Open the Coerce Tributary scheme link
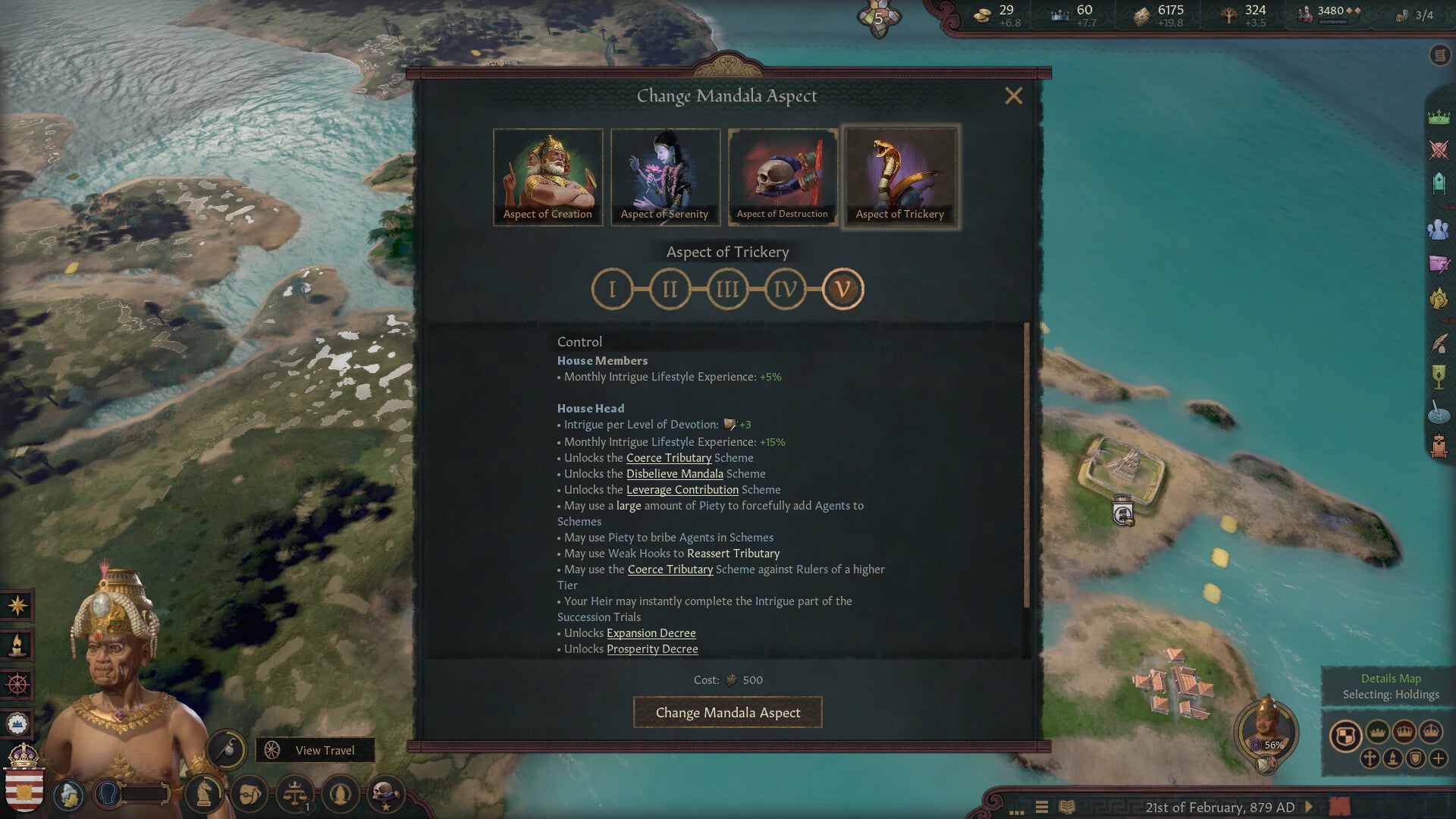This screenshot has width=1456, height=819. [x=668, y=457]
